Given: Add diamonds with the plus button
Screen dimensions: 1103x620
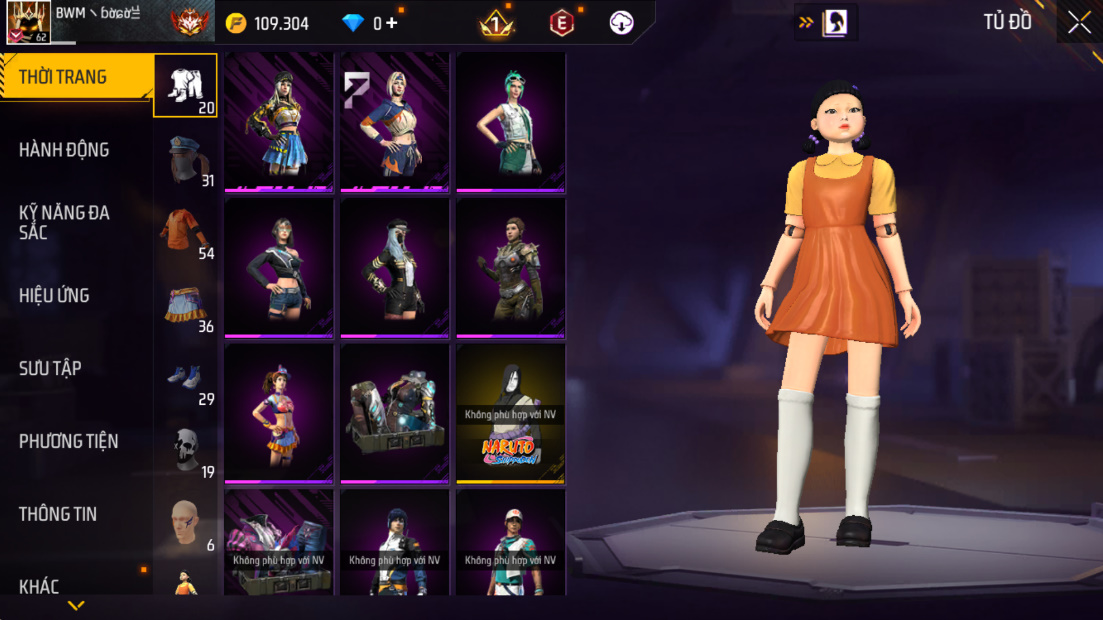Looking at the screenshot, I should pos(391,23).
